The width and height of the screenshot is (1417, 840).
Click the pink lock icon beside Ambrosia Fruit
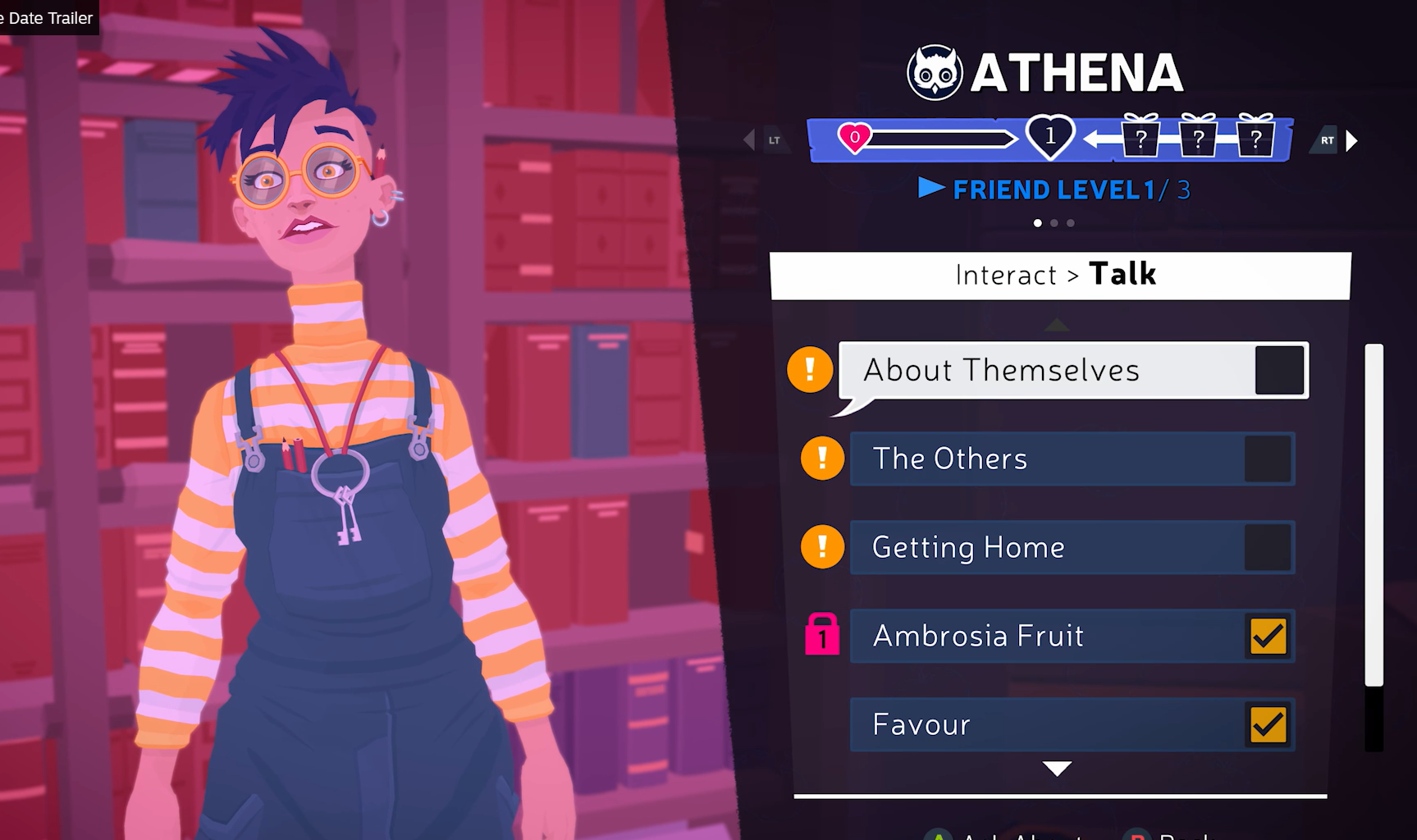[x=822, y=635]
